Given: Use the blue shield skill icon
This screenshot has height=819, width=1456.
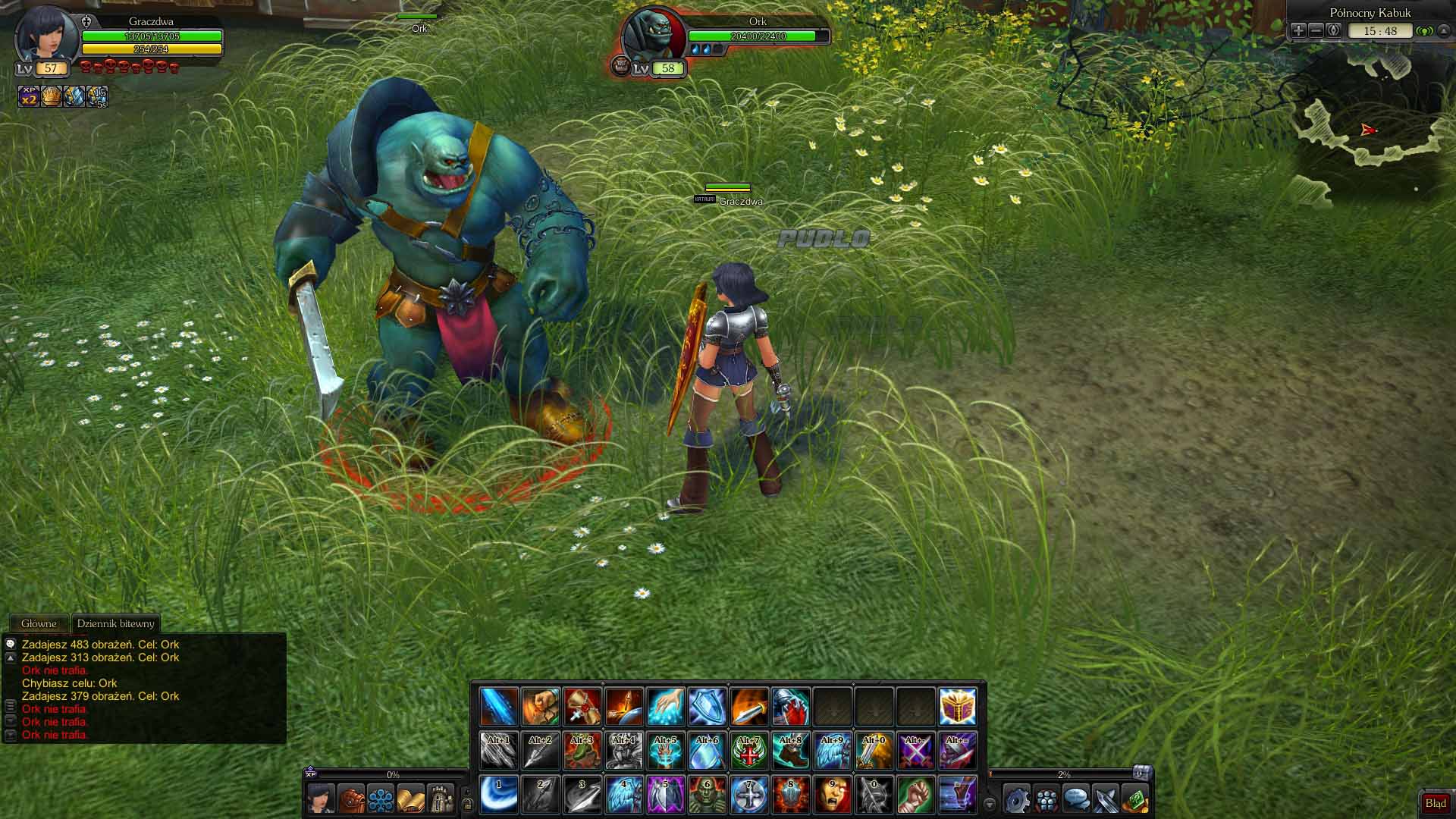Looking at the screenshot, I should click(707, 707).
